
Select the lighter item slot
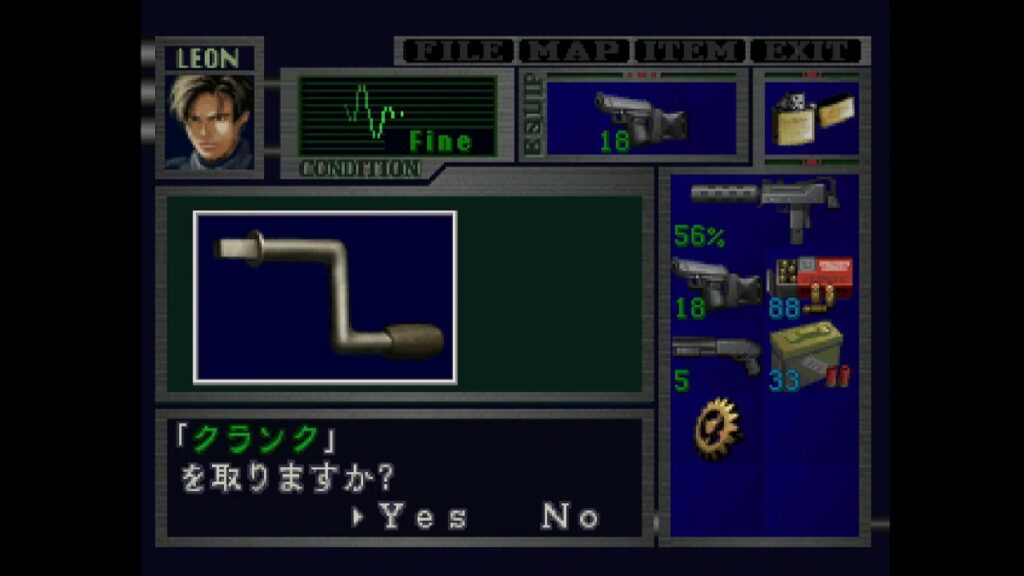pyautogui.click(x=811, y=117)
